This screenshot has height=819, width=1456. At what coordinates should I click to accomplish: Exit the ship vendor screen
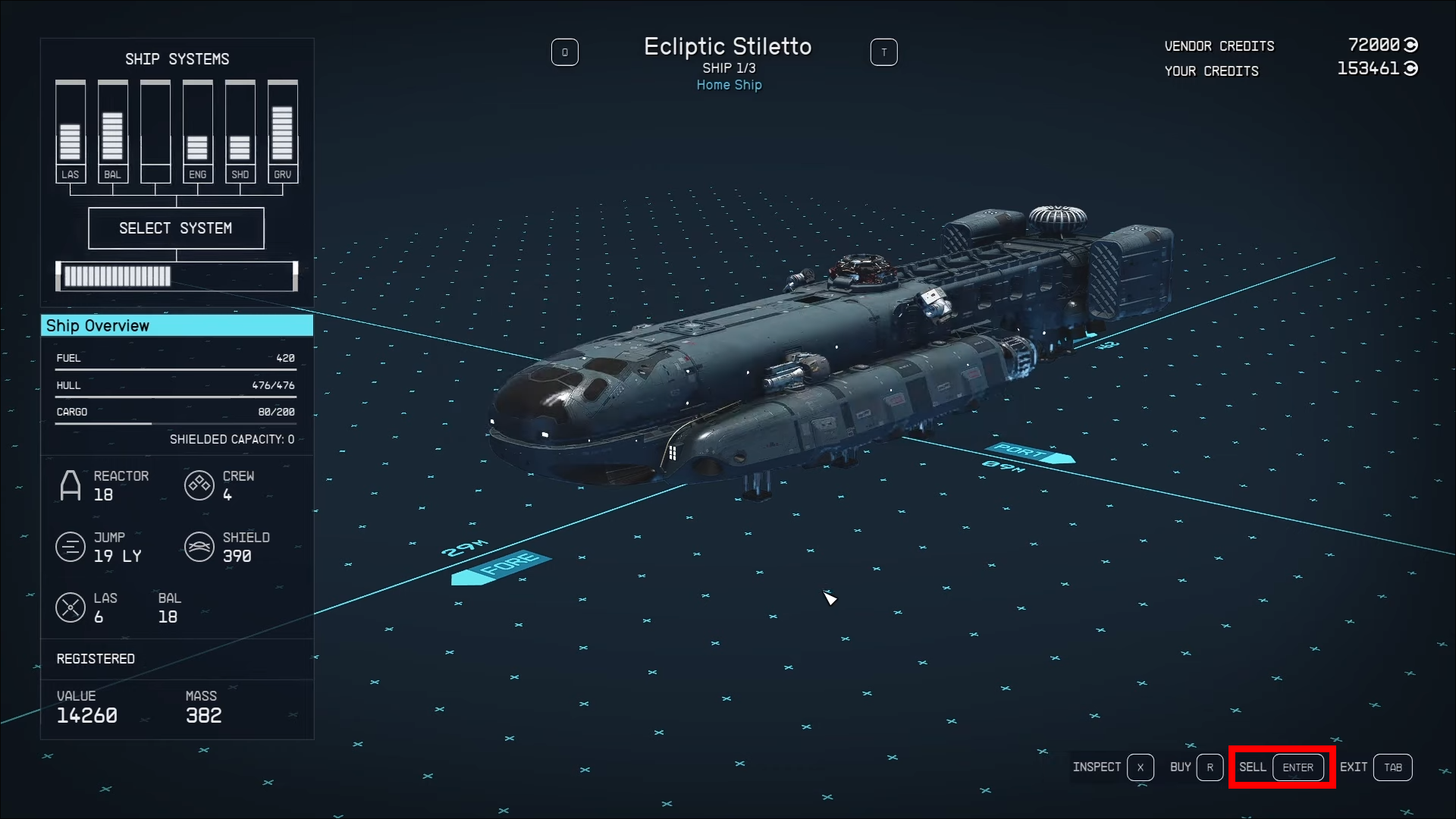click(1375, 767)
